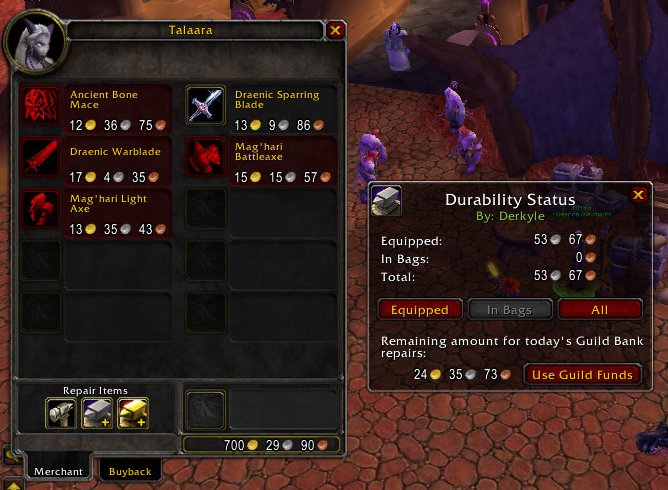The image size is (668, 490).
Task: Buy the Ancient Bone Mace
Action: 40,106
